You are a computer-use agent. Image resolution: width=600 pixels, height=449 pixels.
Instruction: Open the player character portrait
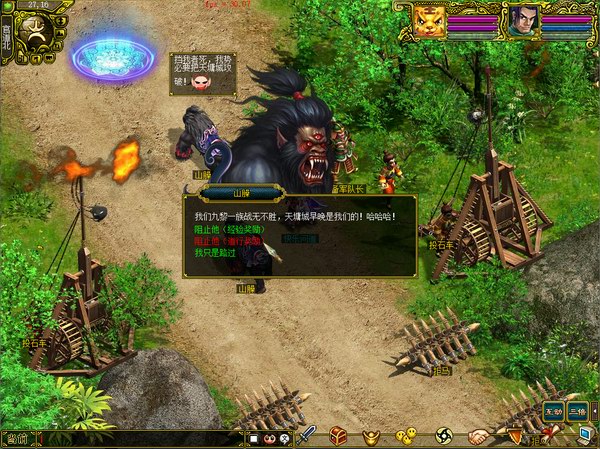pyautogui.click(x=521, y=22)
